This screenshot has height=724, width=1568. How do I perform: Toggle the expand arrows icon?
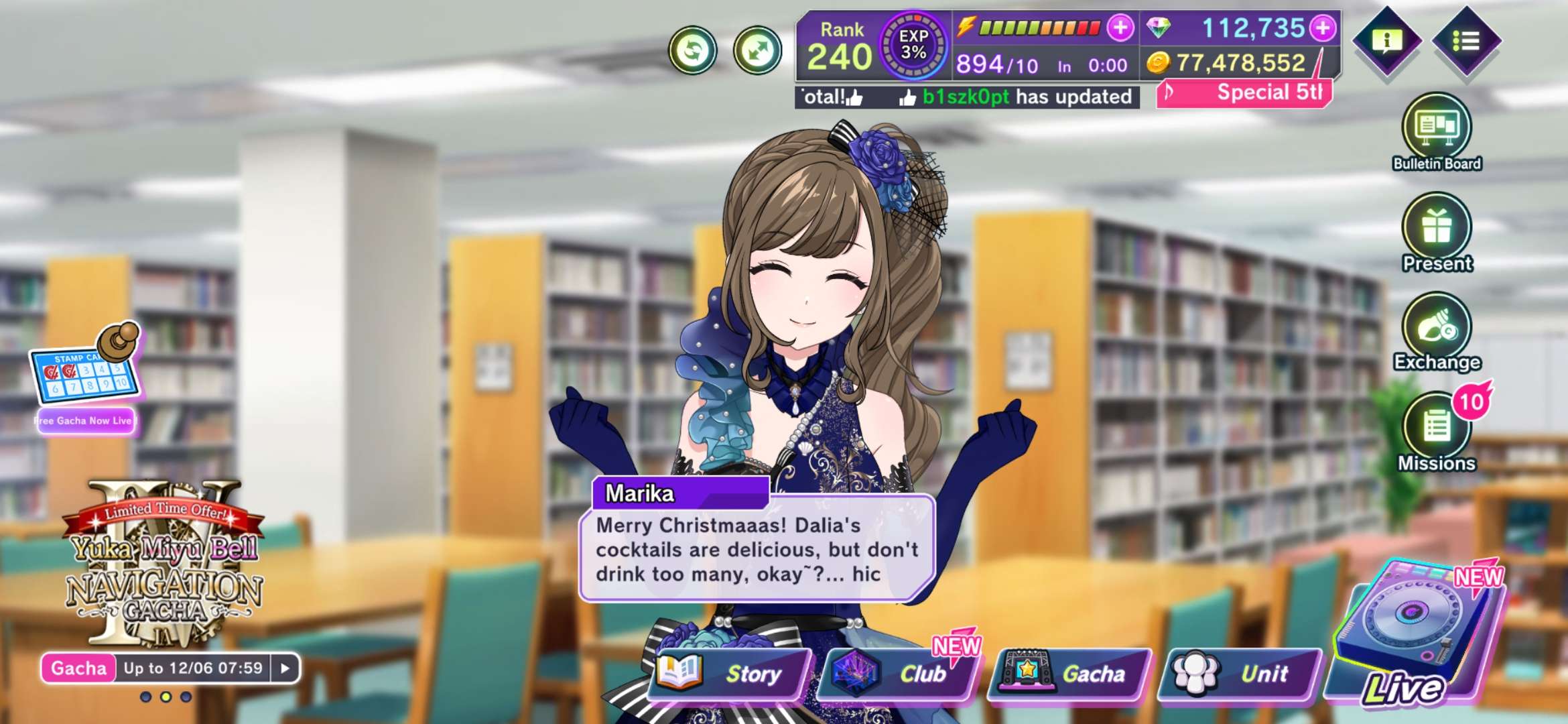(757, 50)
